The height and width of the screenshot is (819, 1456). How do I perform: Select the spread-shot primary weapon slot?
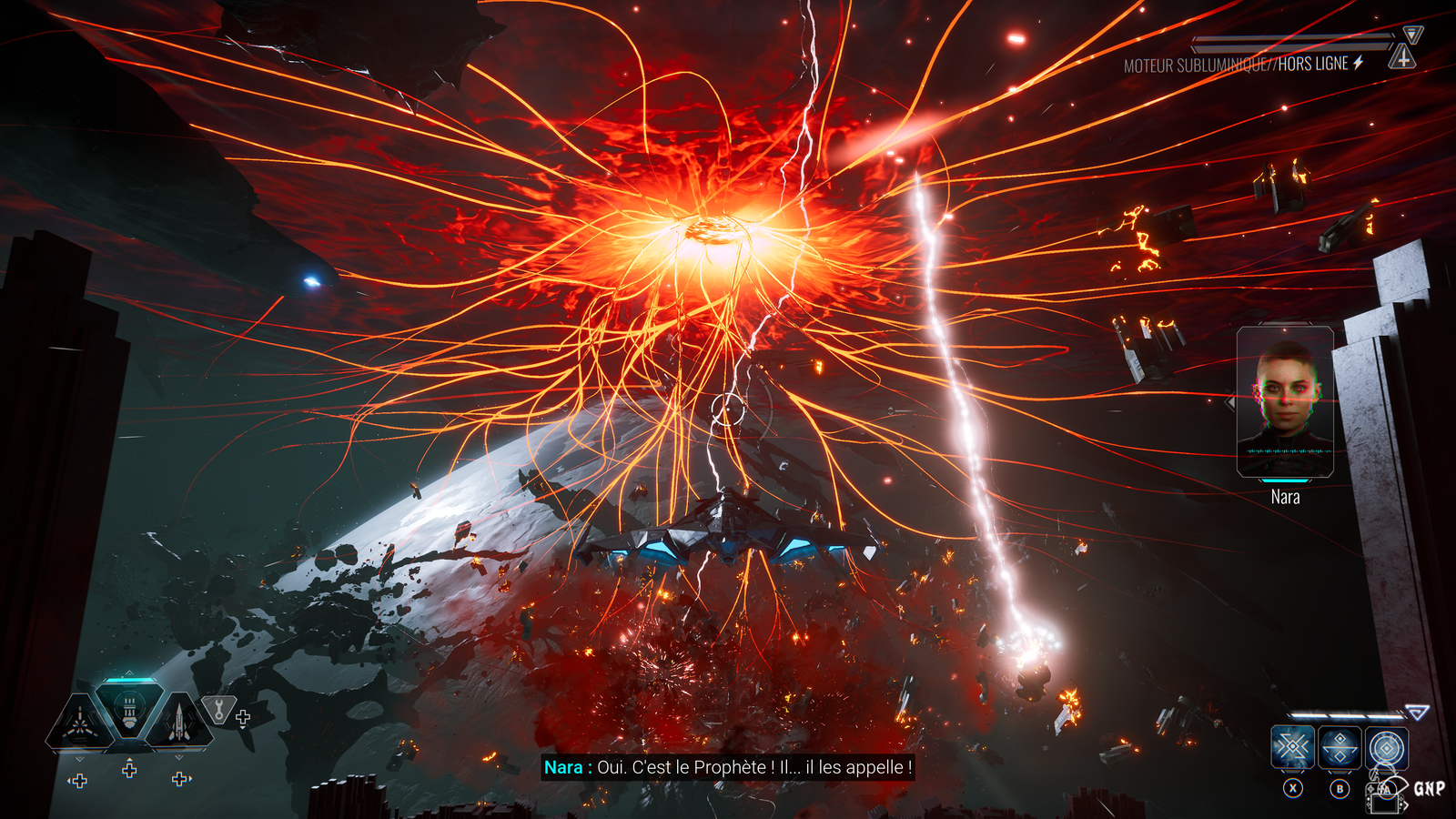(80, 723)
